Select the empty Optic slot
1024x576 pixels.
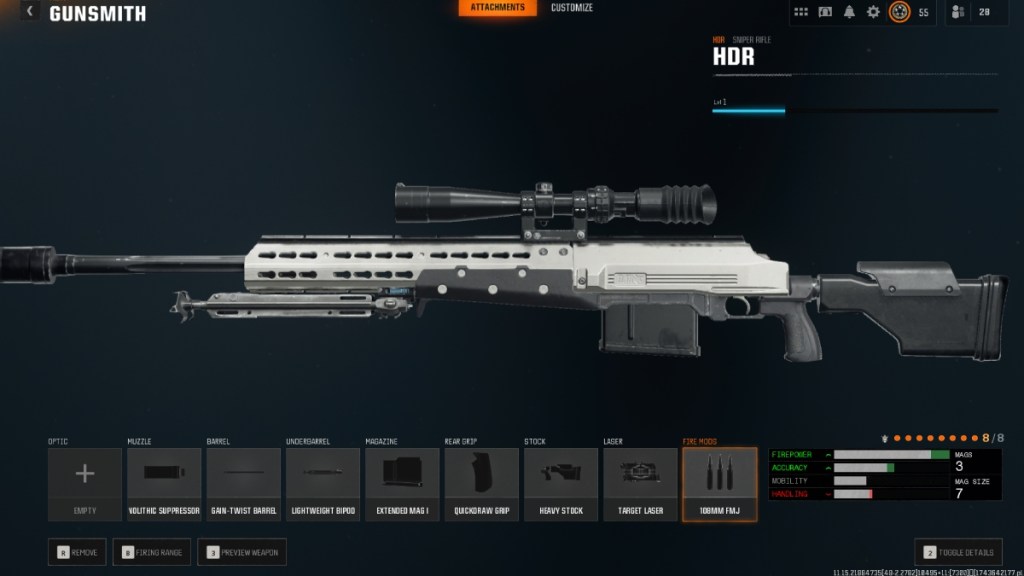click(85, 484)
